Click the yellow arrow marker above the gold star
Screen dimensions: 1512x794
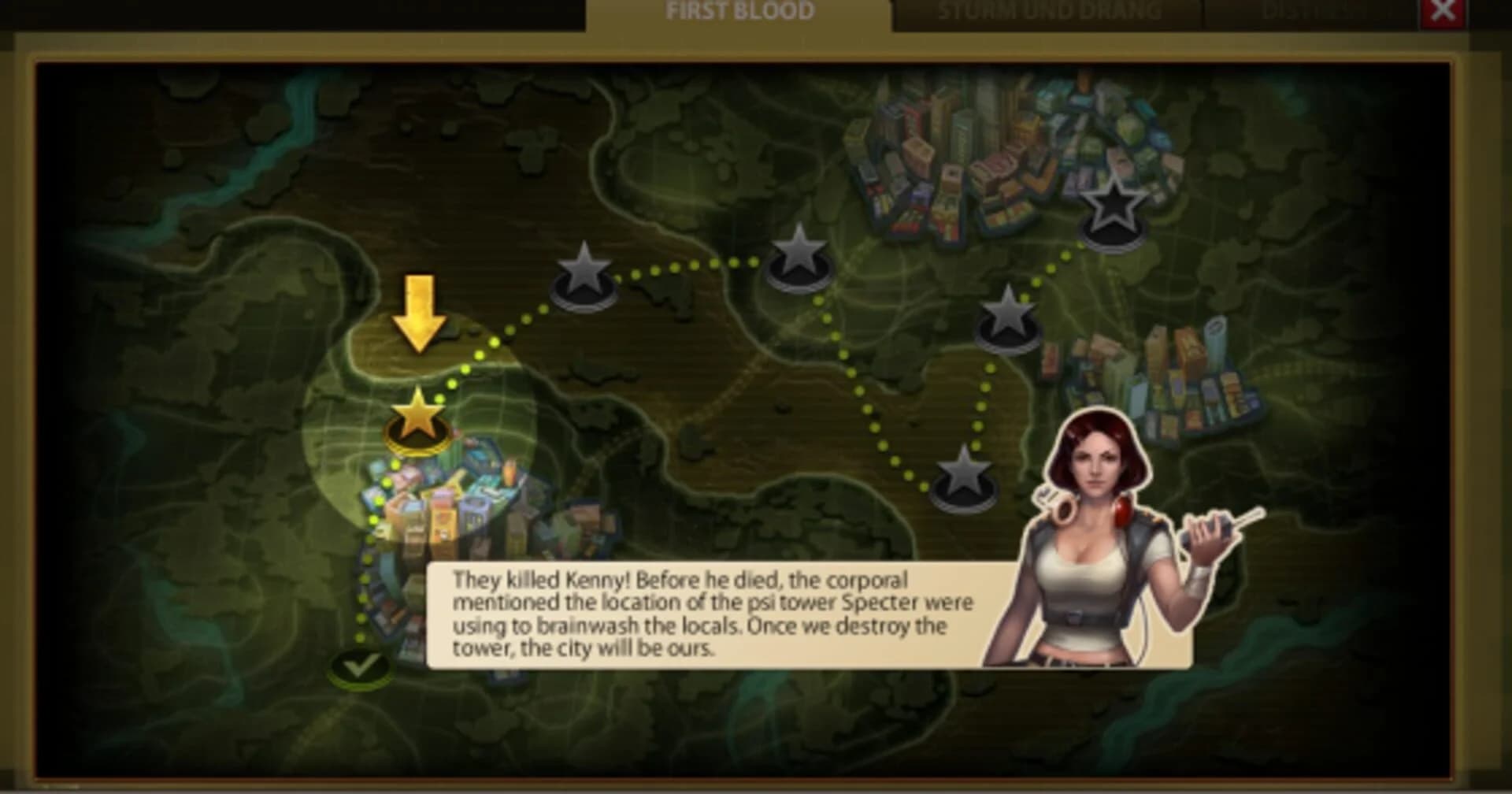coord(419,315)
